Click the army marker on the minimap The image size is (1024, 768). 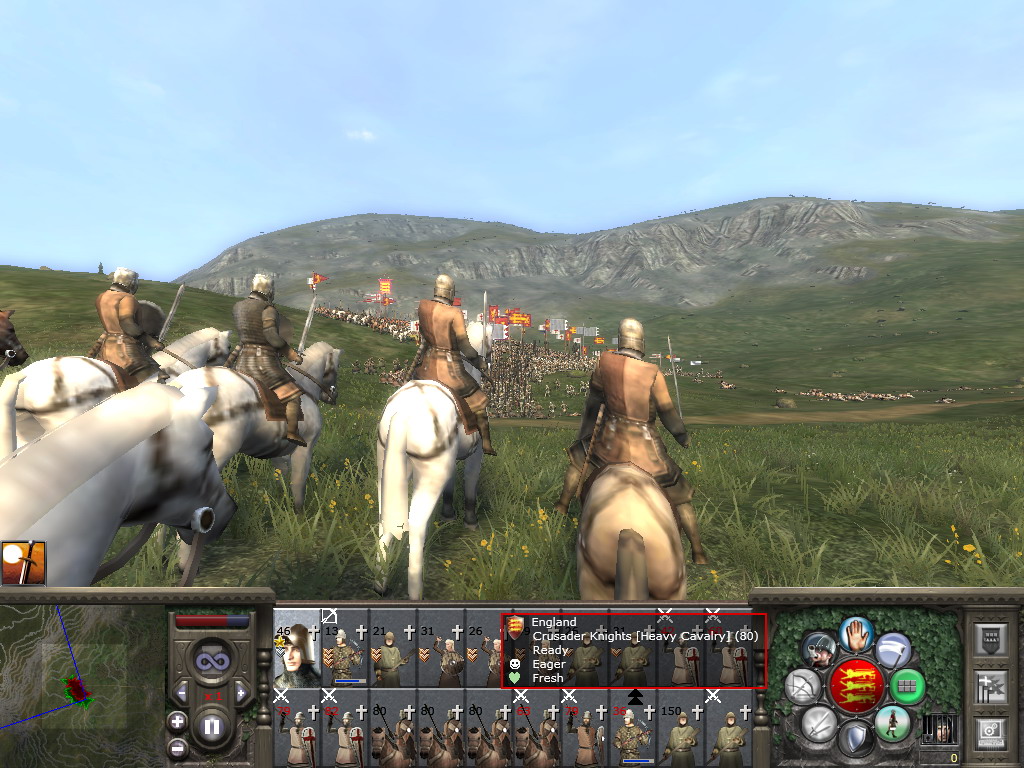(77, 690)
